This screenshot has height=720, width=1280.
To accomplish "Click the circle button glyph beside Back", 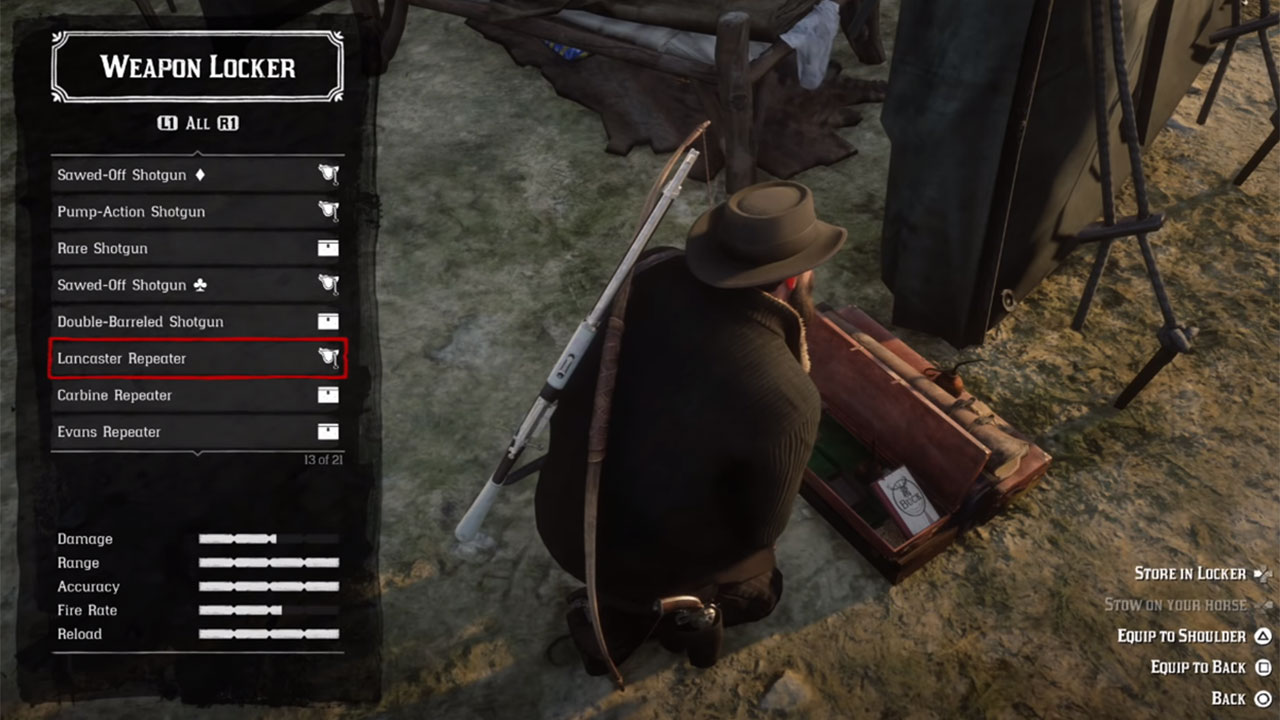I will point(1262,698).
